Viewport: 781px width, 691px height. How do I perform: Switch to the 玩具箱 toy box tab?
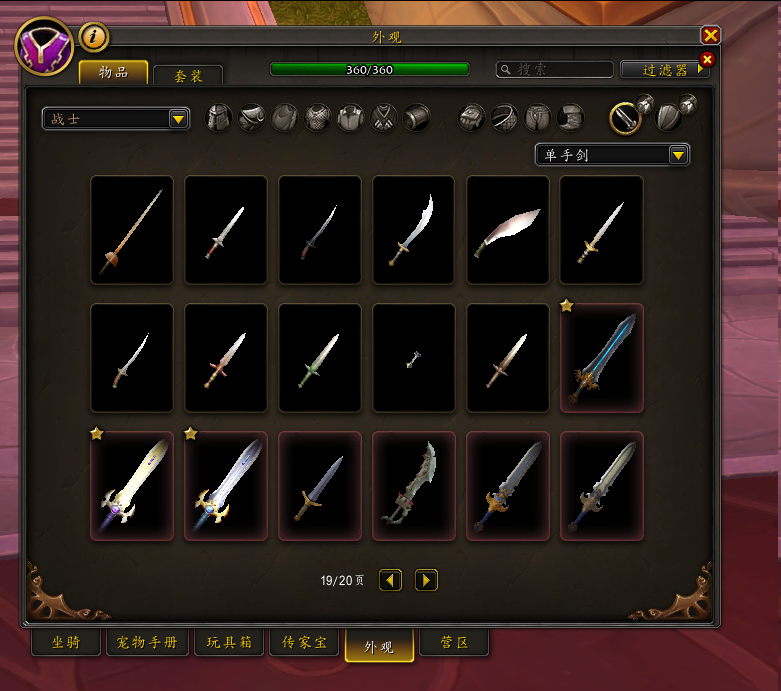[229, 643]
